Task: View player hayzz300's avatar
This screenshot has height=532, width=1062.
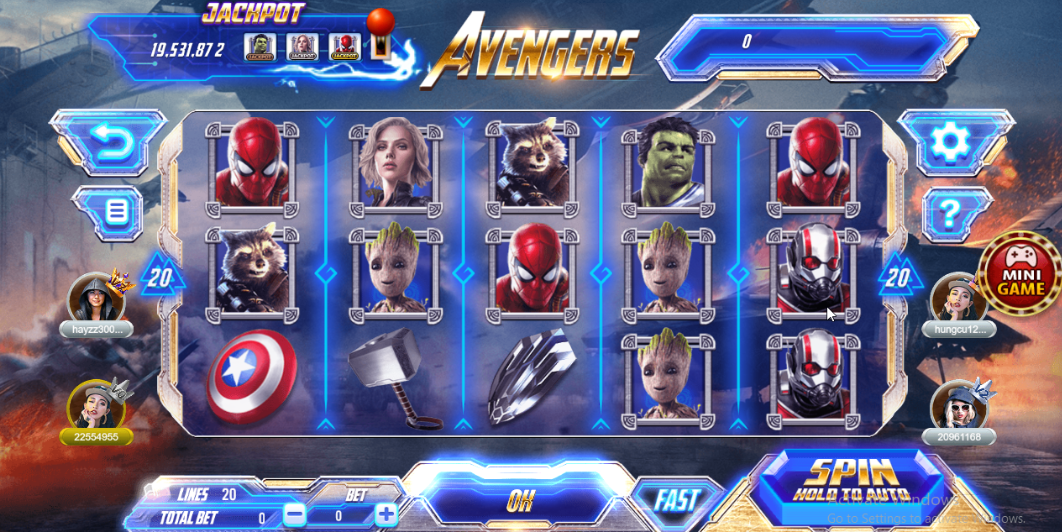Action: 95,298
